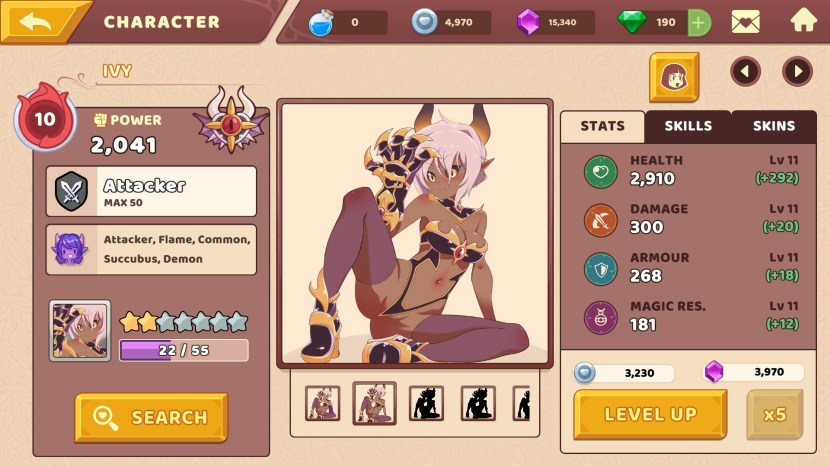
Task: Open the mail envelope inbox
Action: [x=745, y=21]
